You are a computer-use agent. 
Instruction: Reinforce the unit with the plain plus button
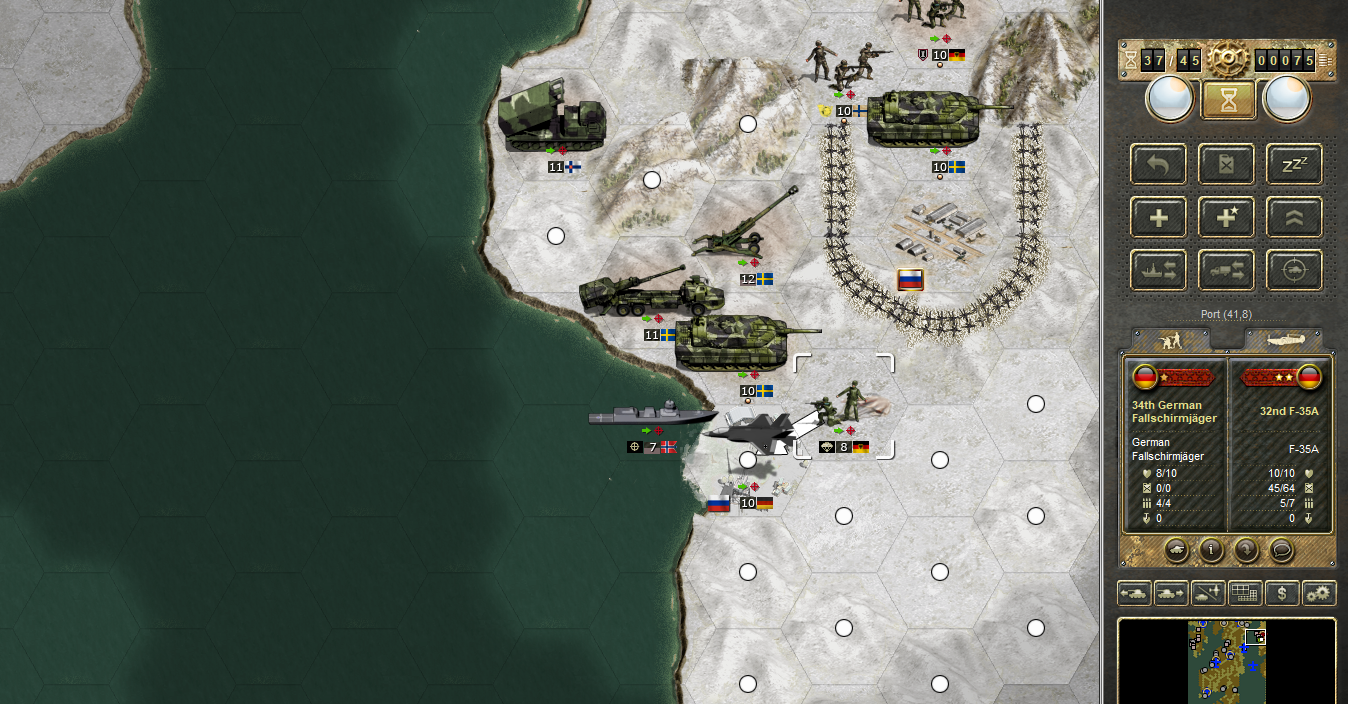[1159, 217]
